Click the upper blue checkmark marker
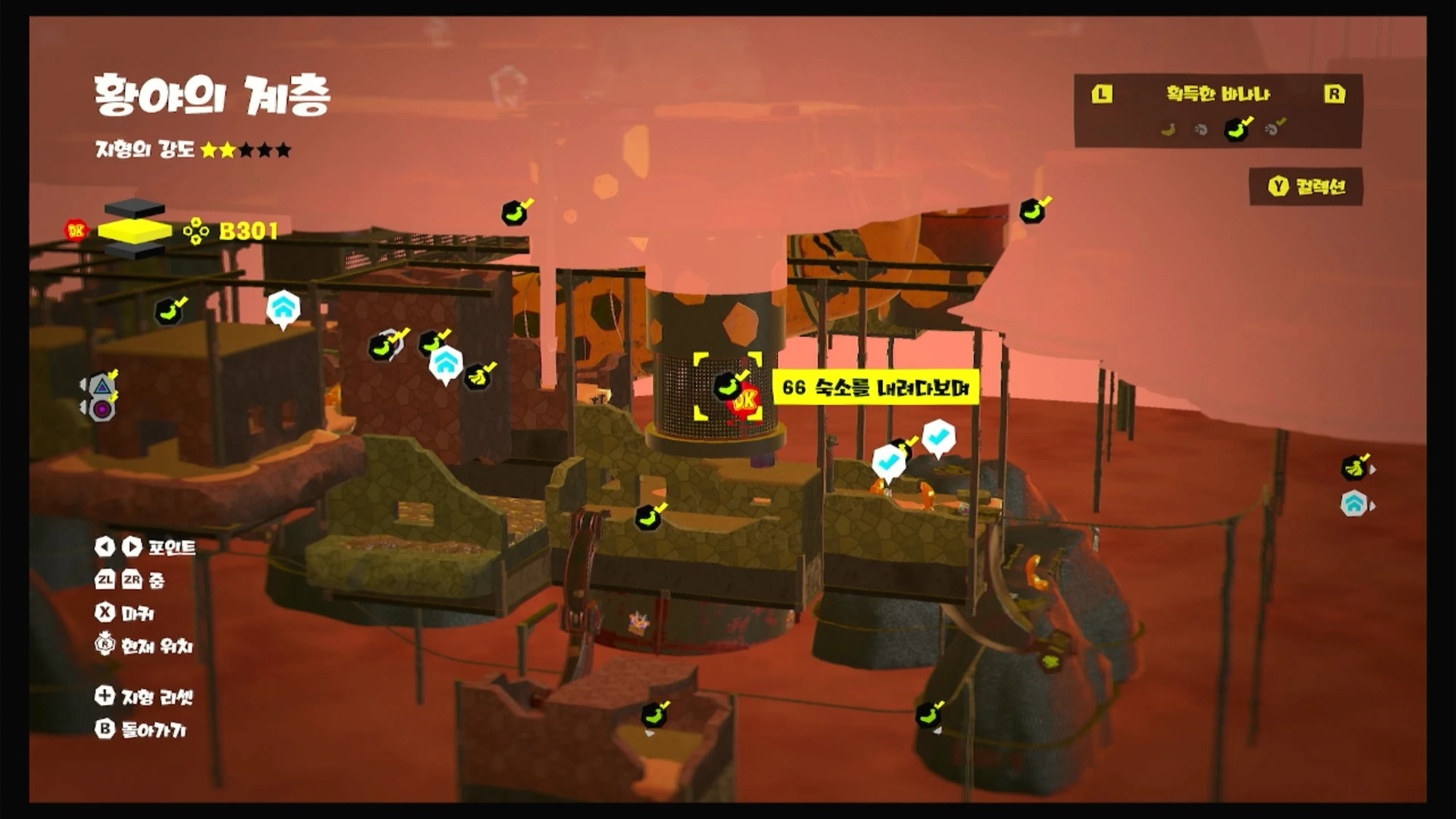 [x=938, y=437]
